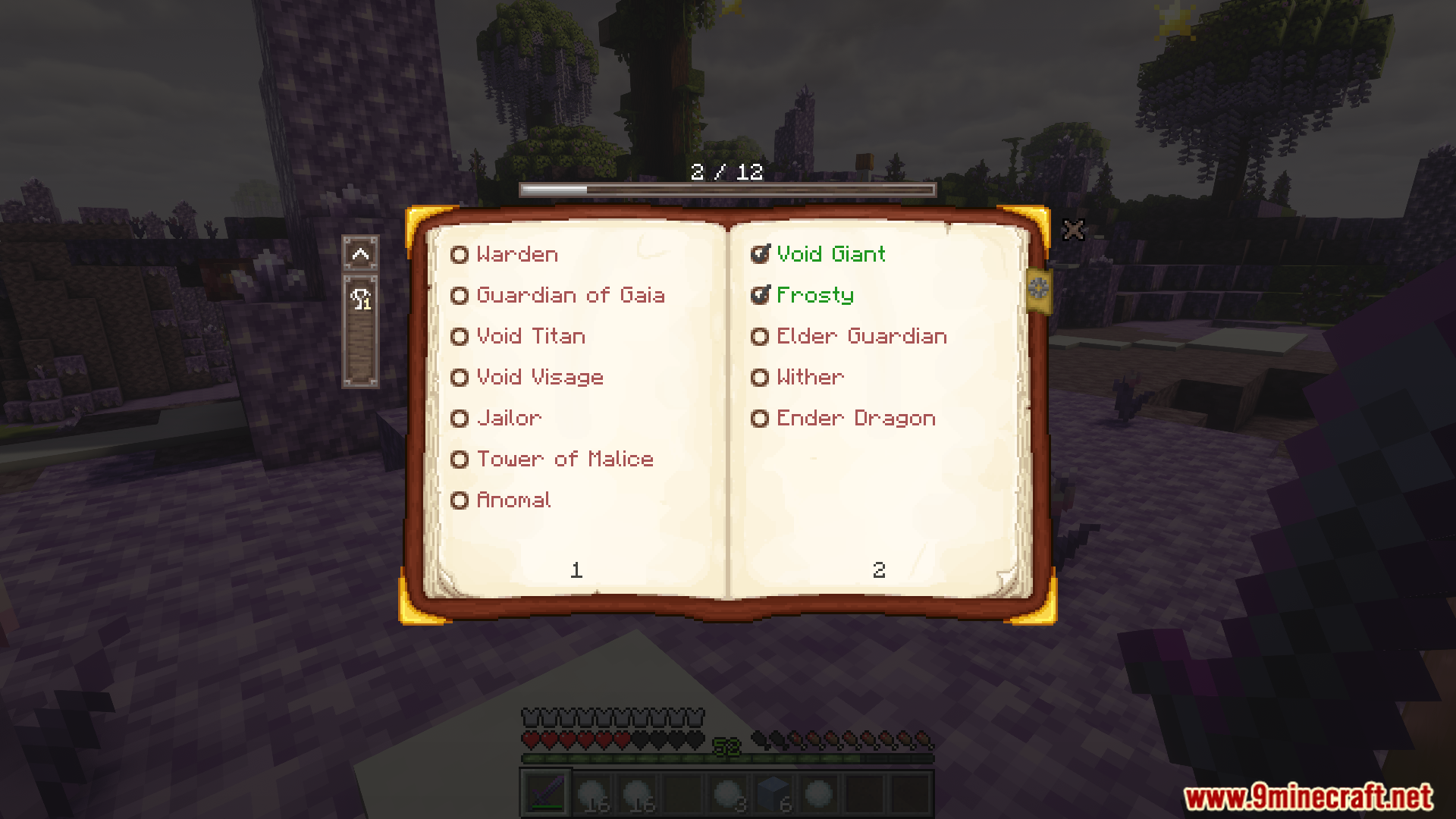Click the page 2 label

[x=880, y=570]
